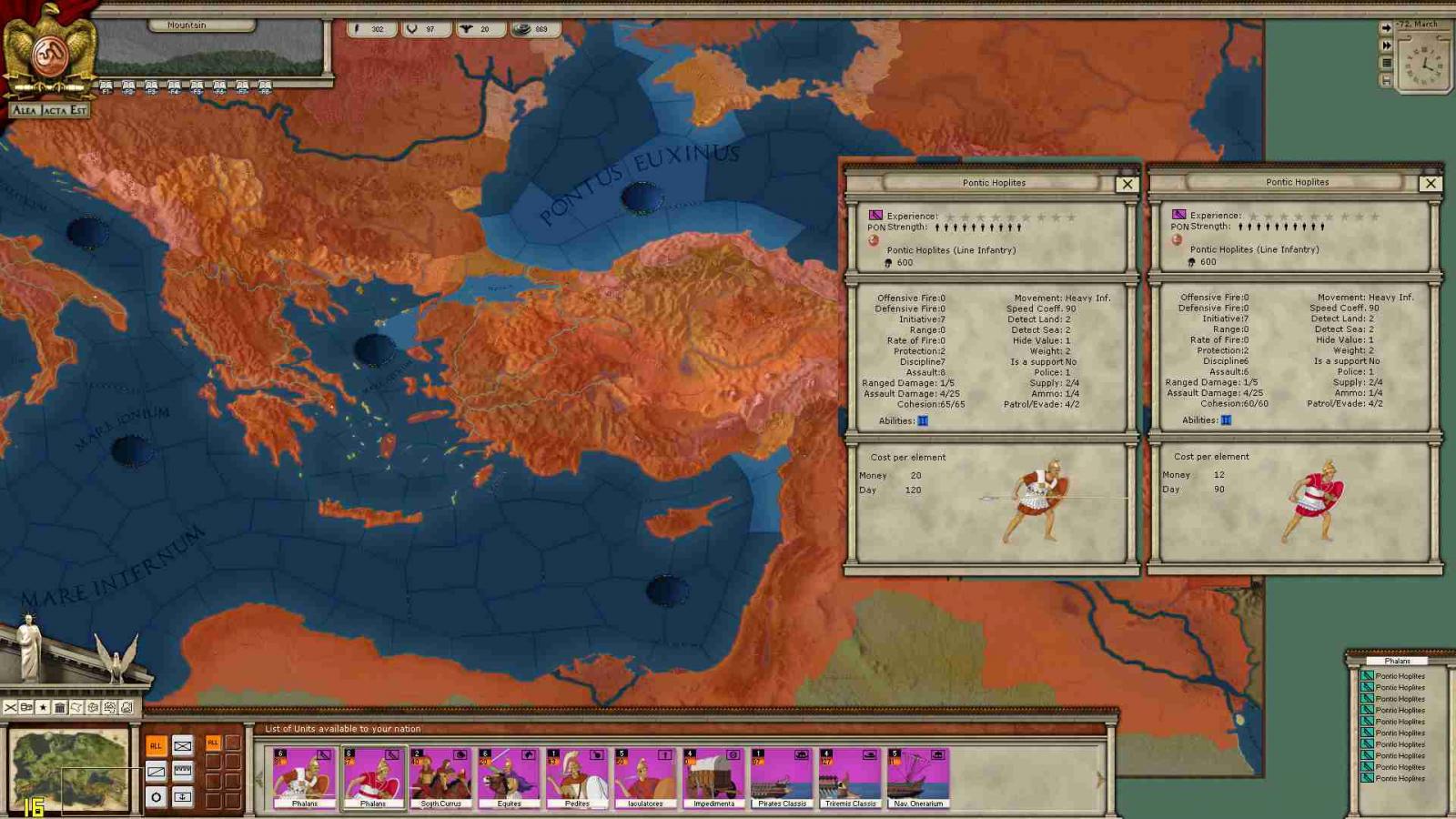
Task: Open the F8 ledger book icon
Action: (265, 87)
